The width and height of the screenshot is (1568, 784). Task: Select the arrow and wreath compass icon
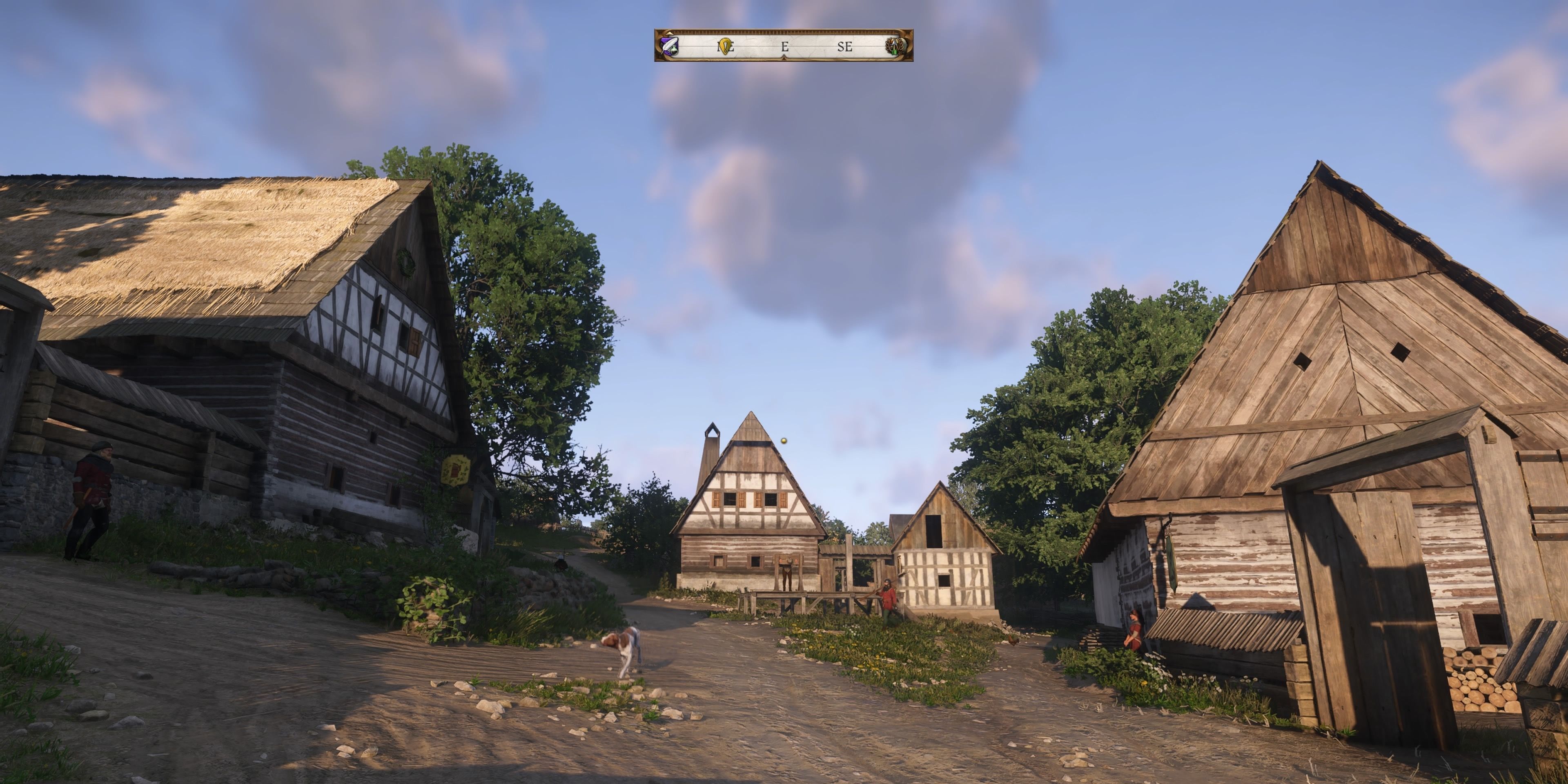click(x=895, y=46)
